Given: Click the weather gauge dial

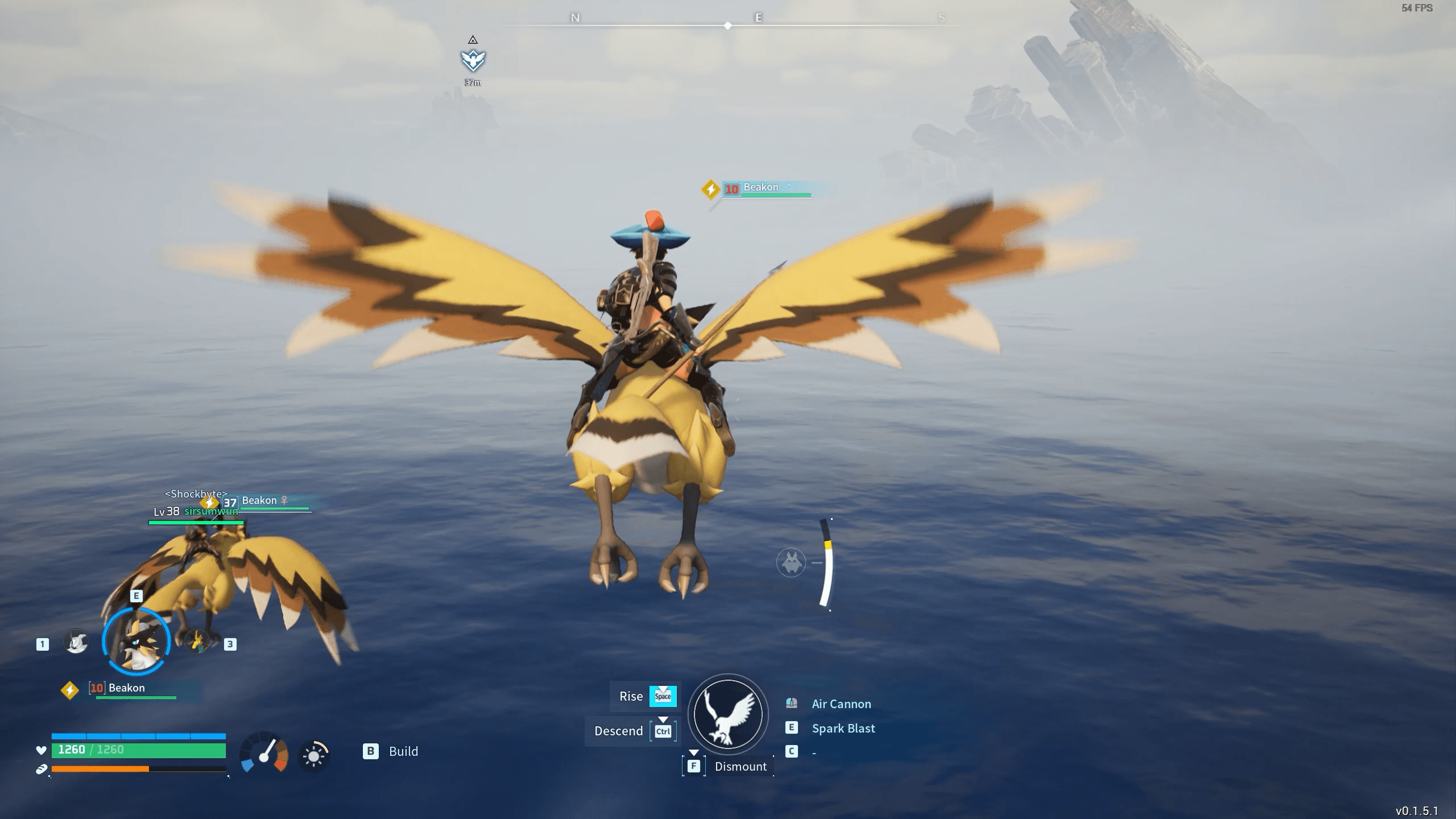Looking at the screenshot, I should [x=263, y=750].
